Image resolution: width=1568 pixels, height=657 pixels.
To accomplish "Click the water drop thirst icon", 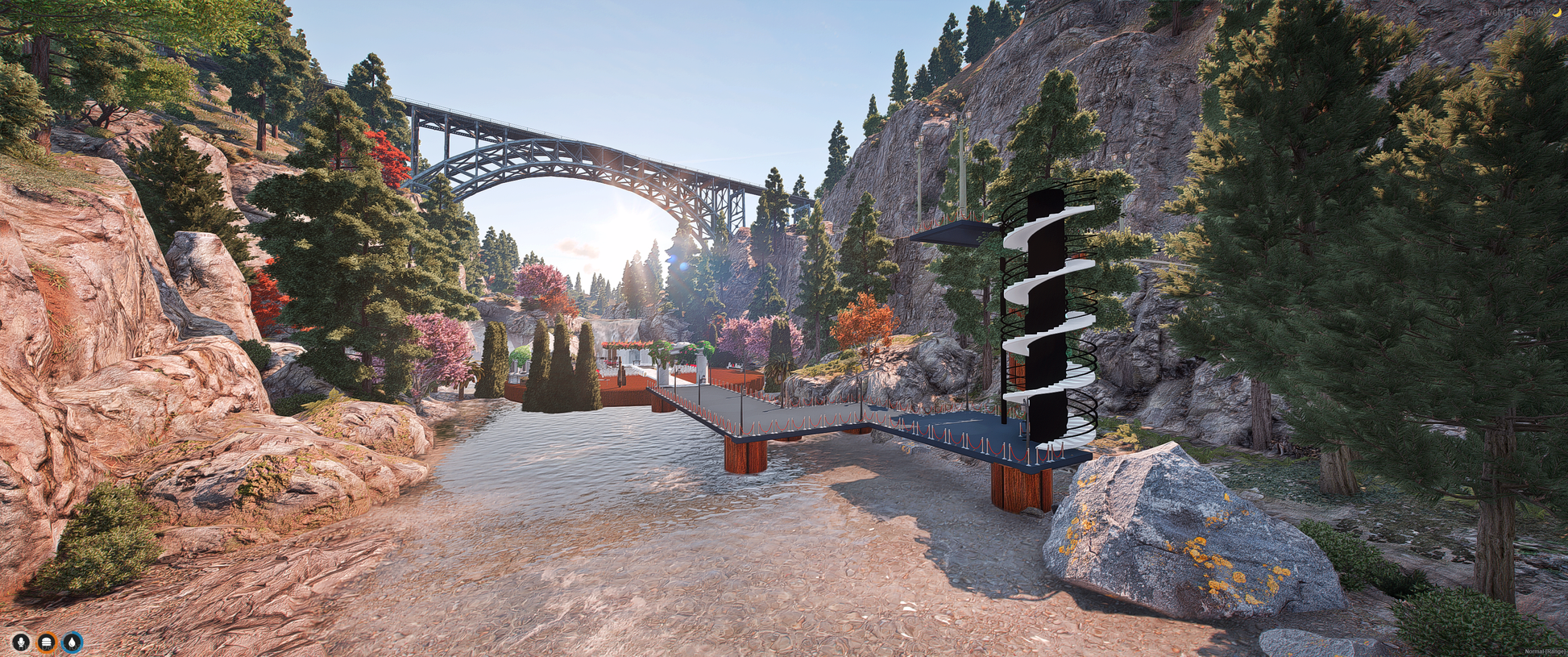I will [x=73, y=642].
